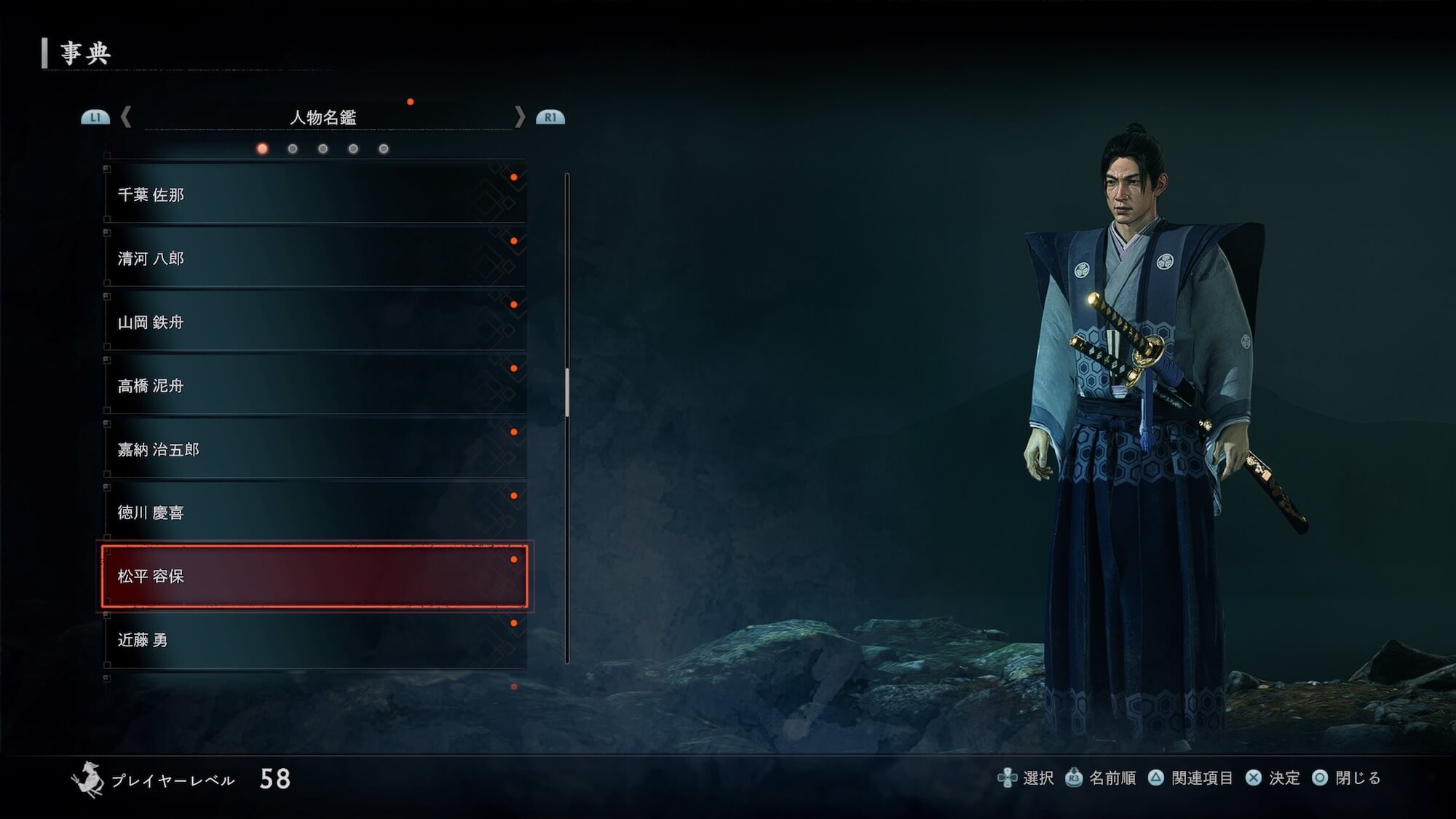Choose 山岡 鉄舟 from the list
Image resolution: width=1456 pixels, height=819 pixels.
click(314, 322)
